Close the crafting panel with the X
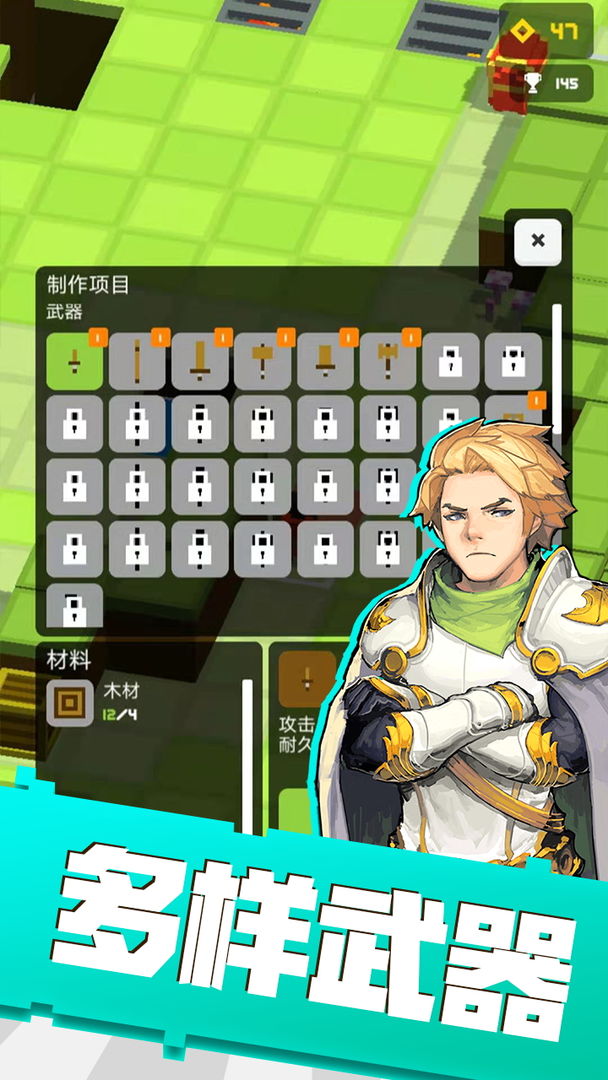608x1080 pixels. pyautogui.click(x=538, y=240)
